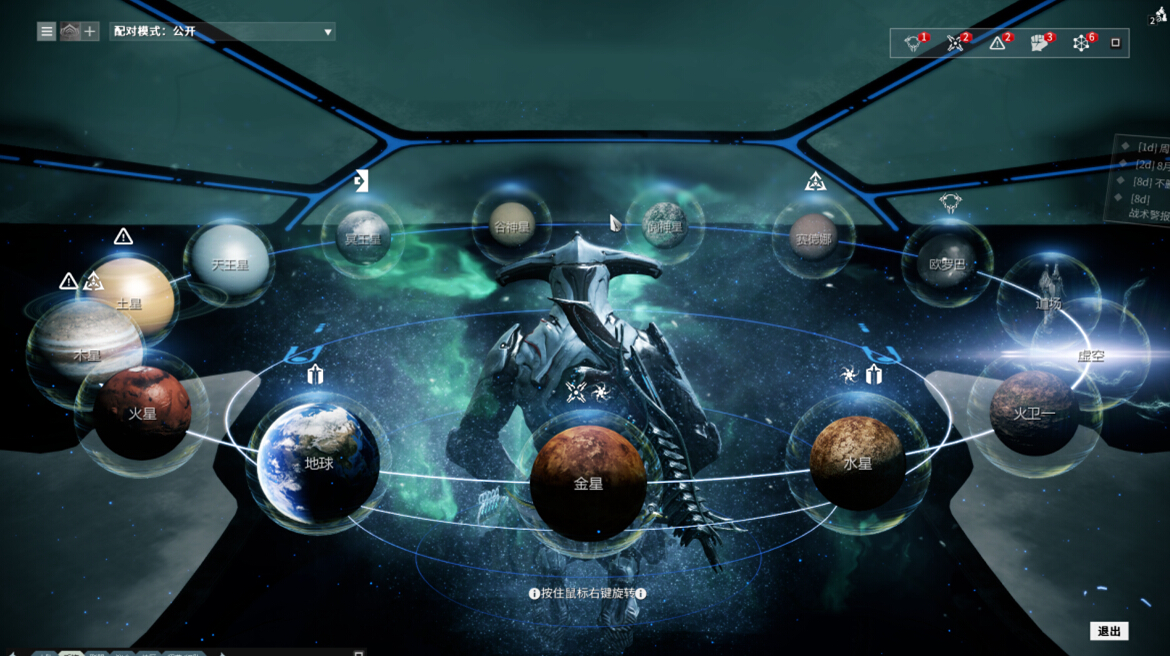1170x656 pixels.
Task: Show the fist icon alerts with badge 3
Action: click(1040, 43)
